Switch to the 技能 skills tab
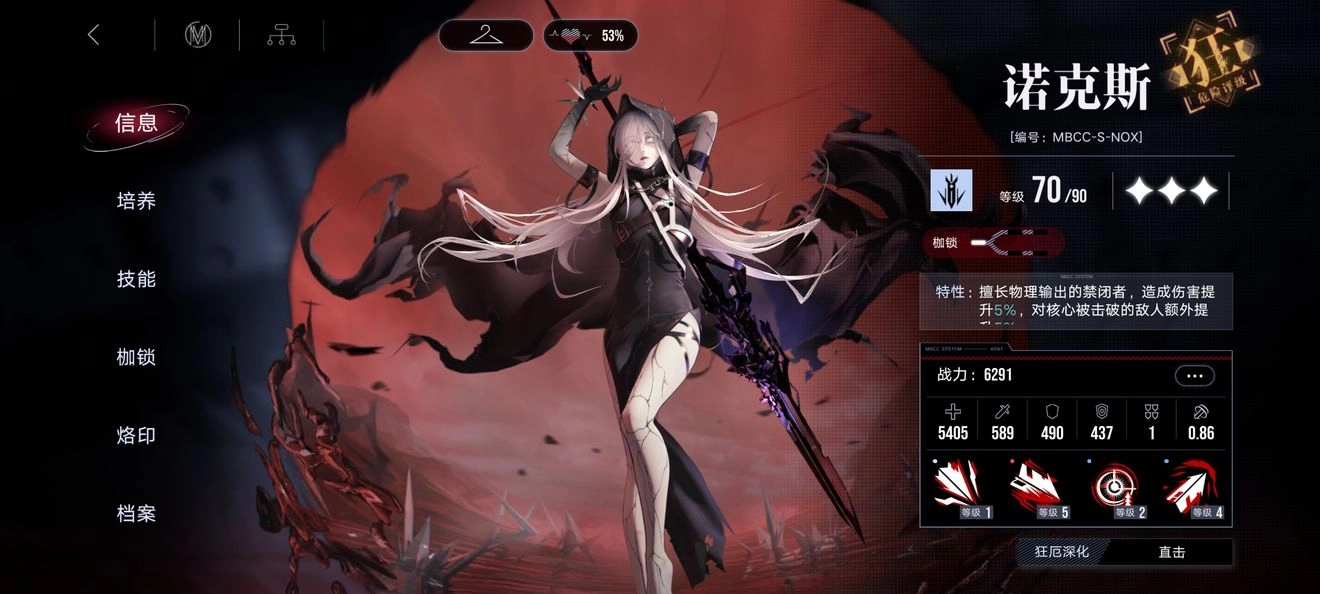 click(x=136, y=279)
